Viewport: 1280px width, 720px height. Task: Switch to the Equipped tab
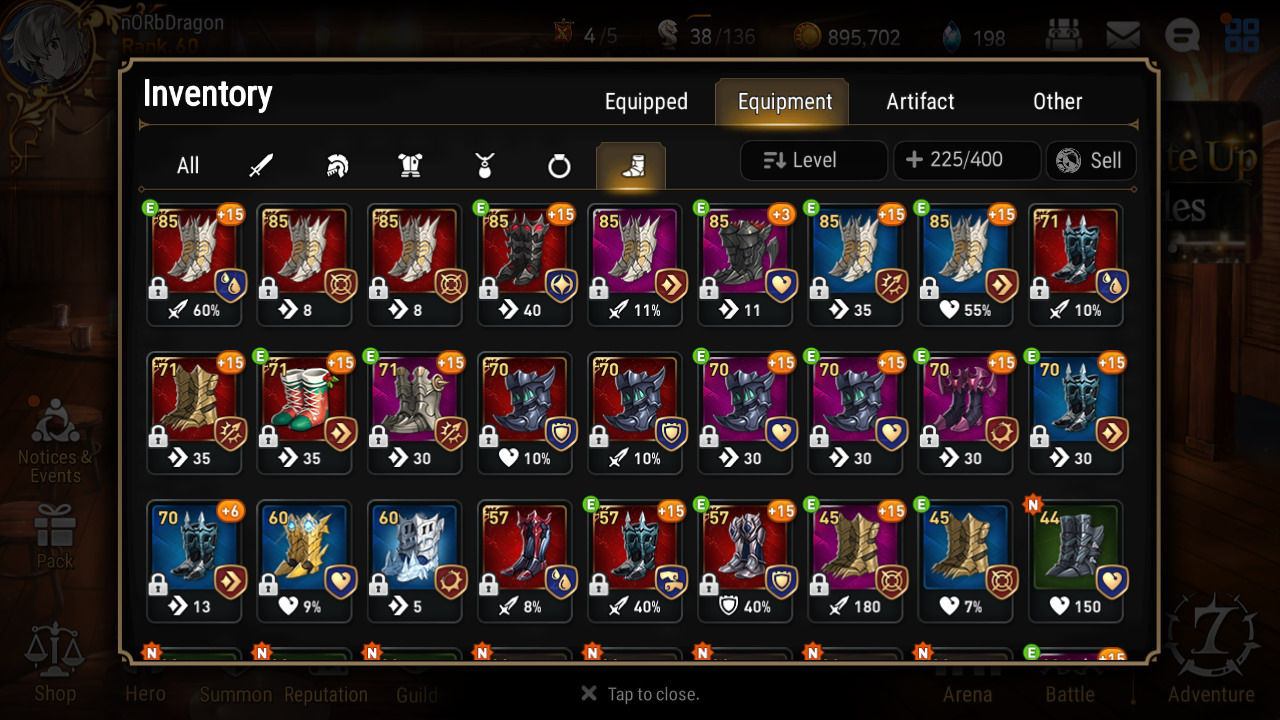646,102
